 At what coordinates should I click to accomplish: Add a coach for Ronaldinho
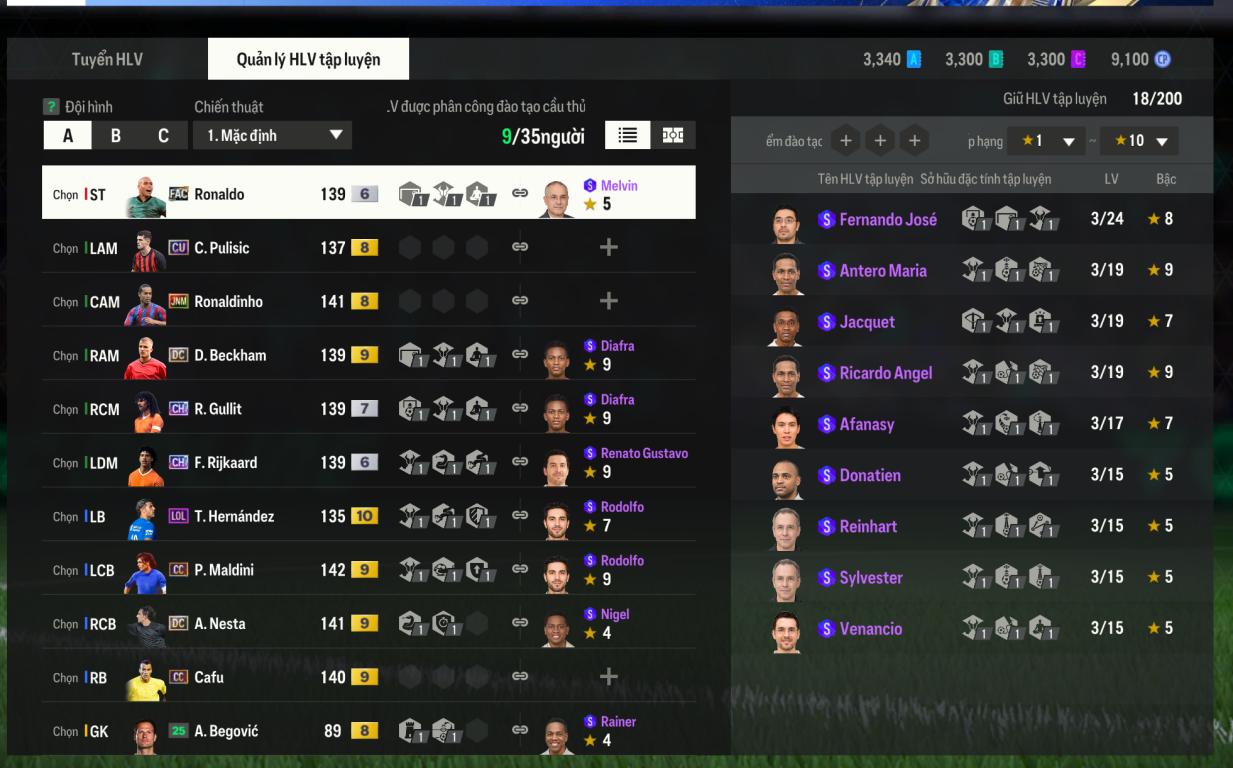(x=608, y=301)
